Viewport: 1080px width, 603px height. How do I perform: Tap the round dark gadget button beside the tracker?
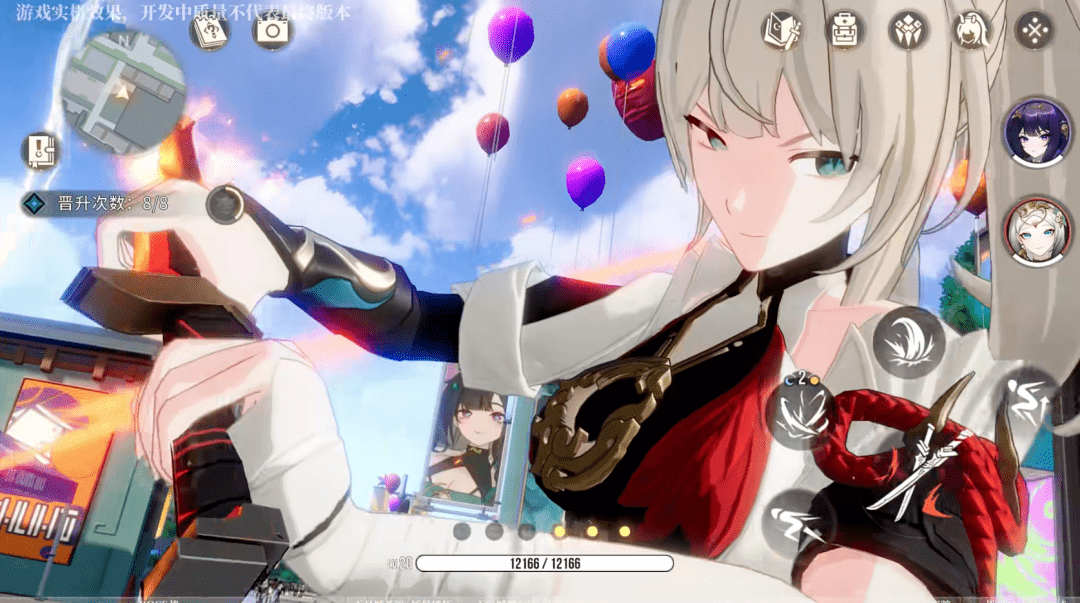pyautogui.click(x=225, y=204)
